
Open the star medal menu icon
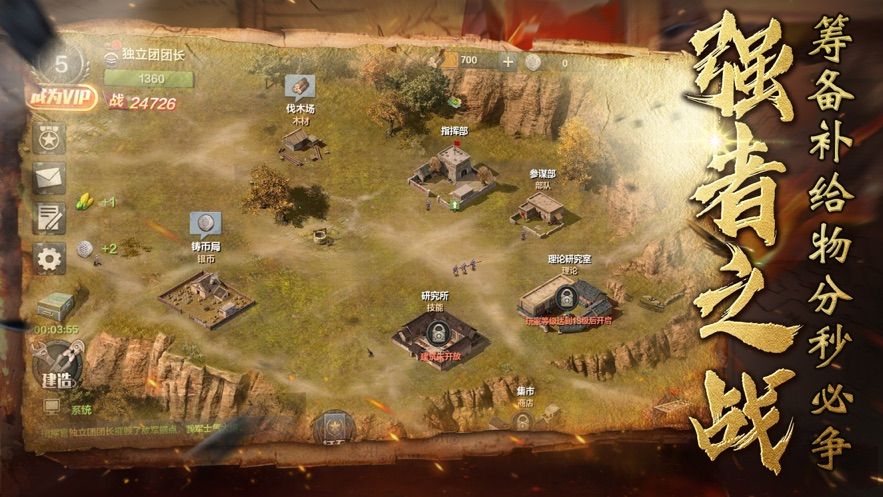49,139
